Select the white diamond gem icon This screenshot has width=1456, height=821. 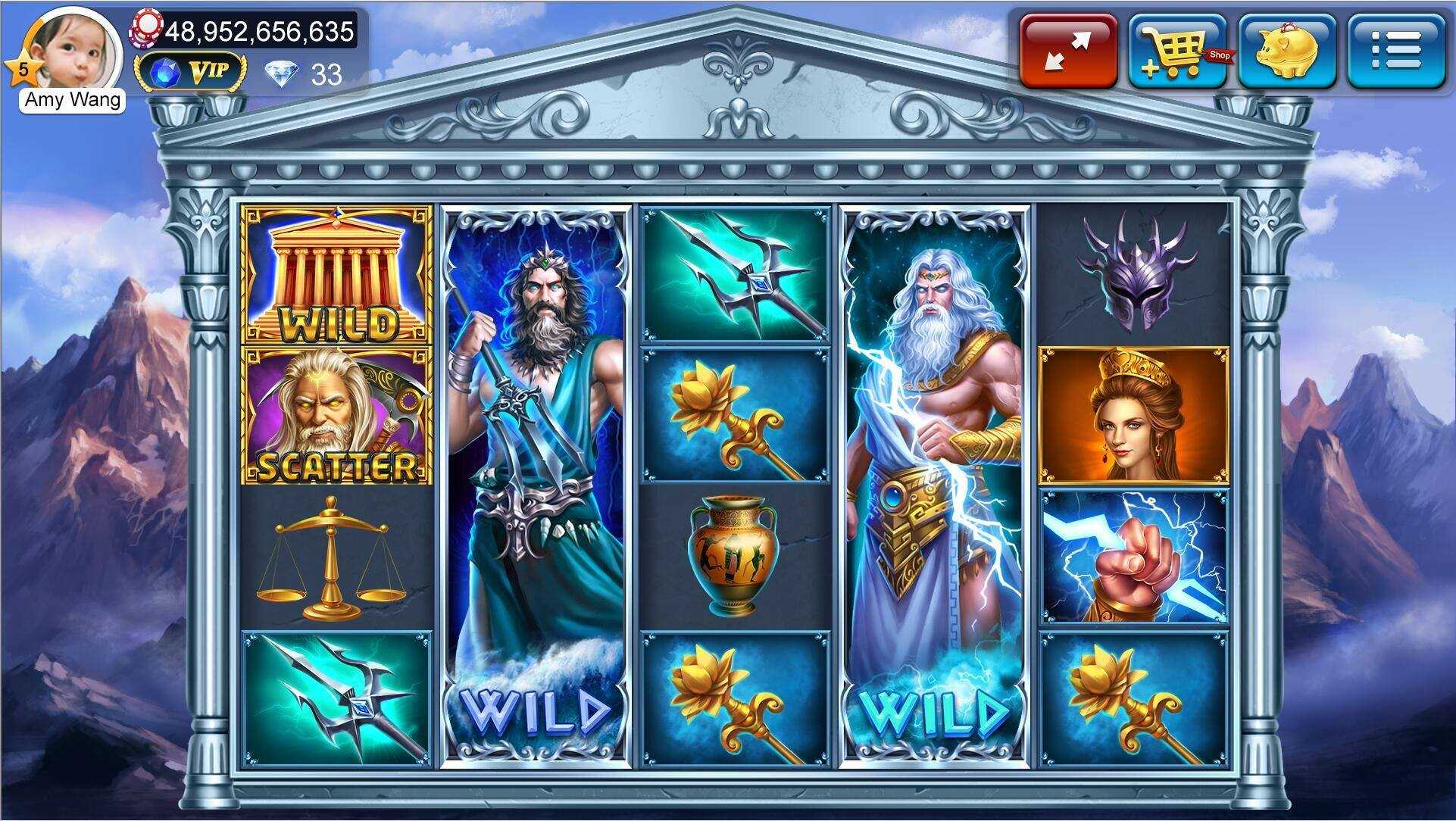(281, 74)
